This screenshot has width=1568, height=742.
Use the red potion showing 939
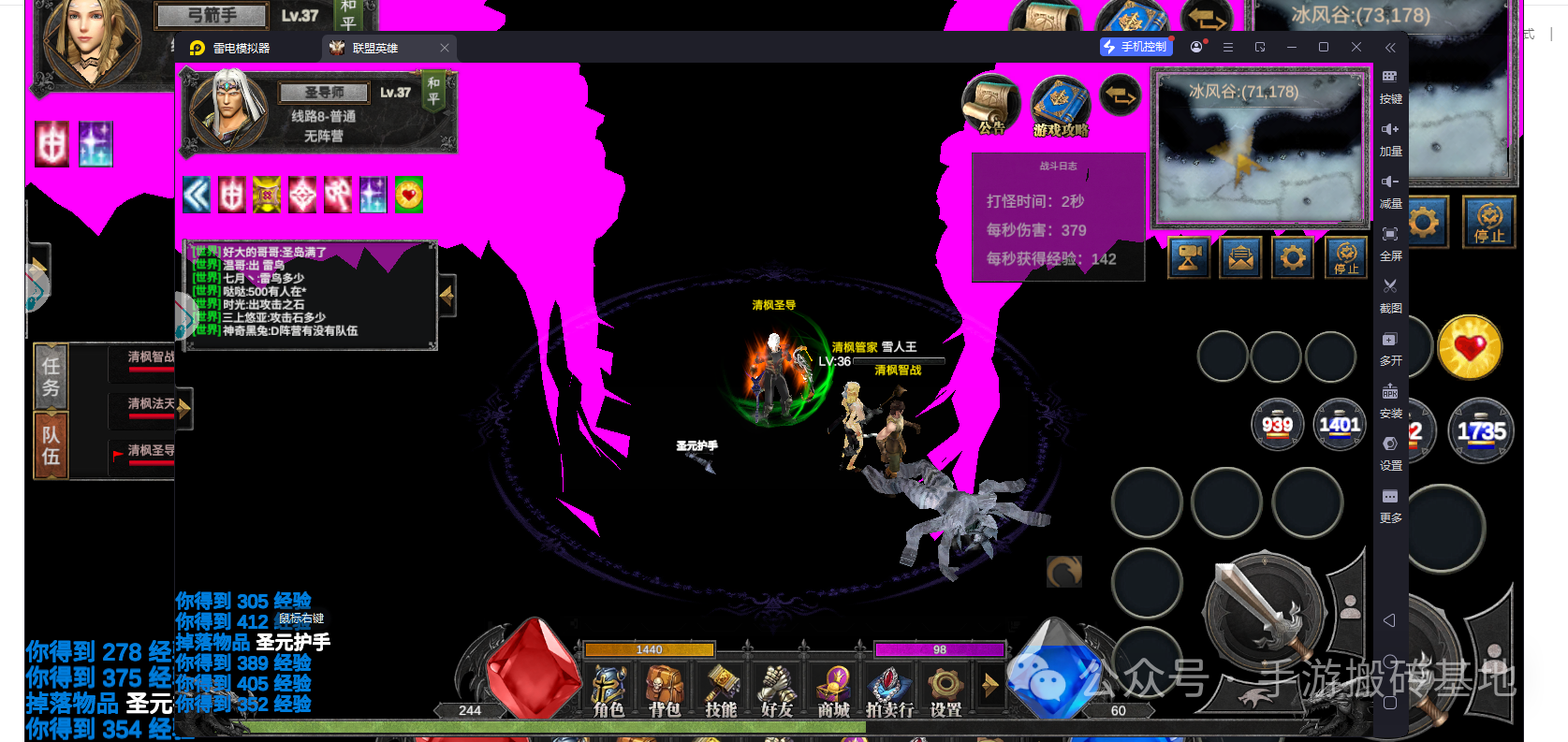pyautogui.click(x=1277, y=424)
